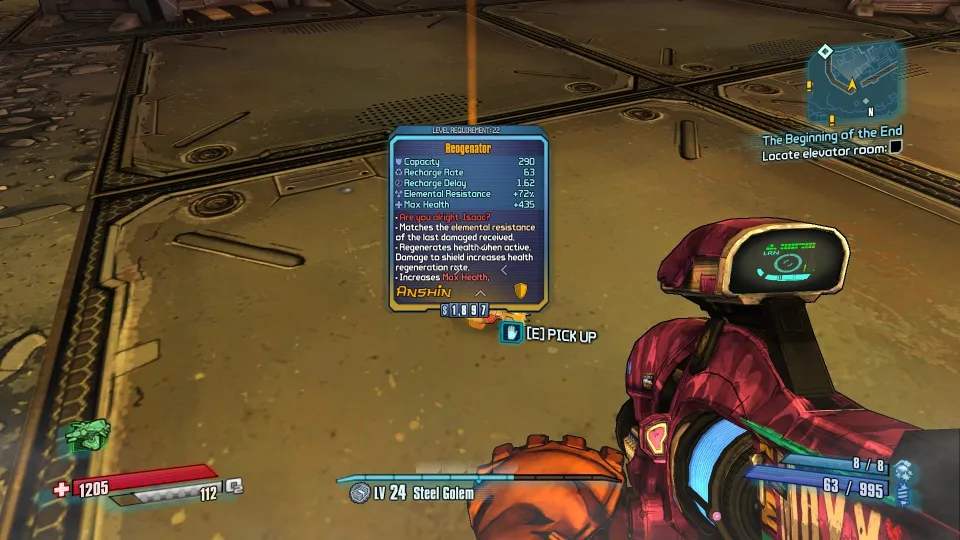Select The Beginning of the End mission tracker
The image size is (960, 540).
(x=832, y=132)
